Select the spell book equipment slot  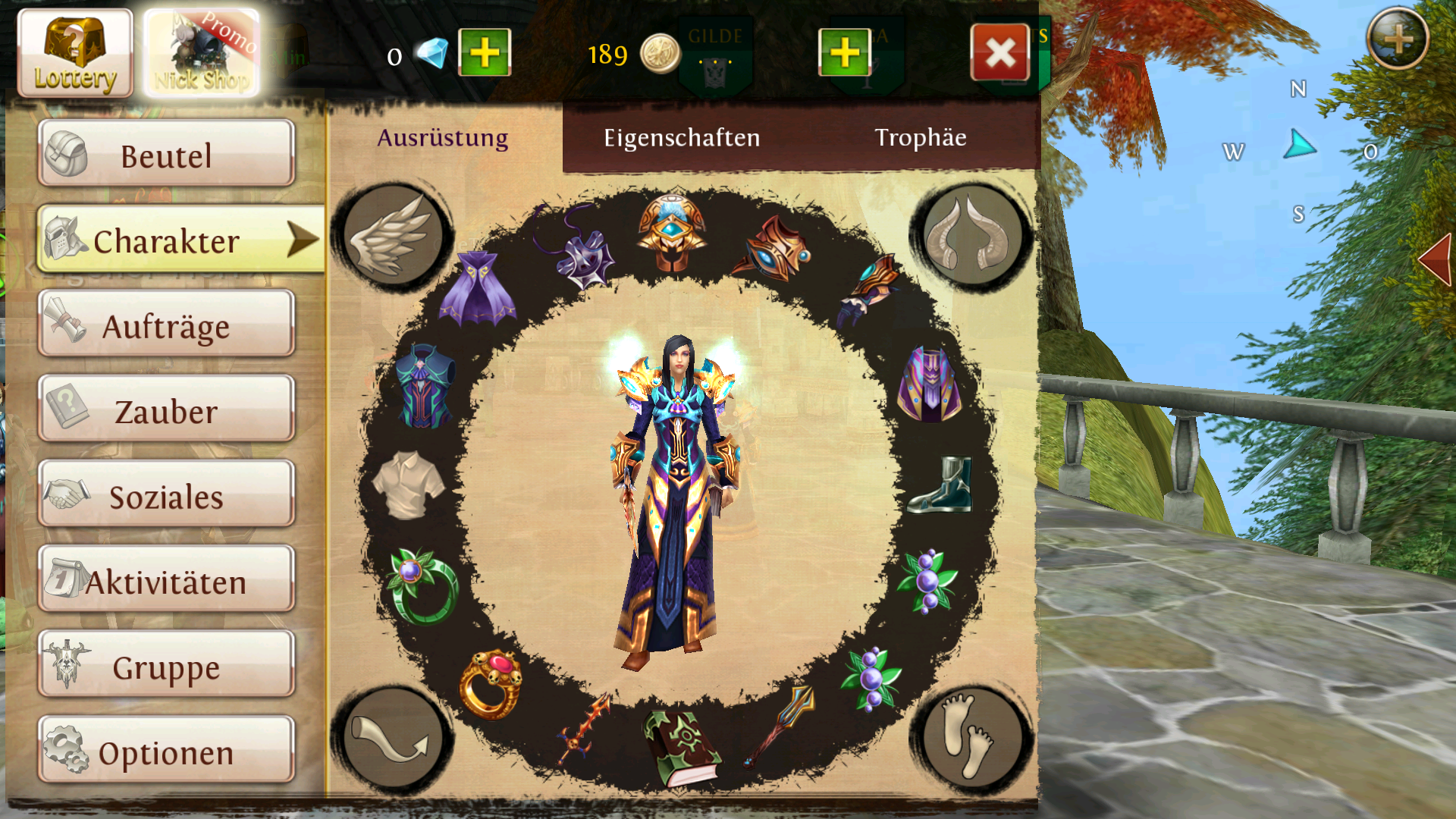pos(679,748)
